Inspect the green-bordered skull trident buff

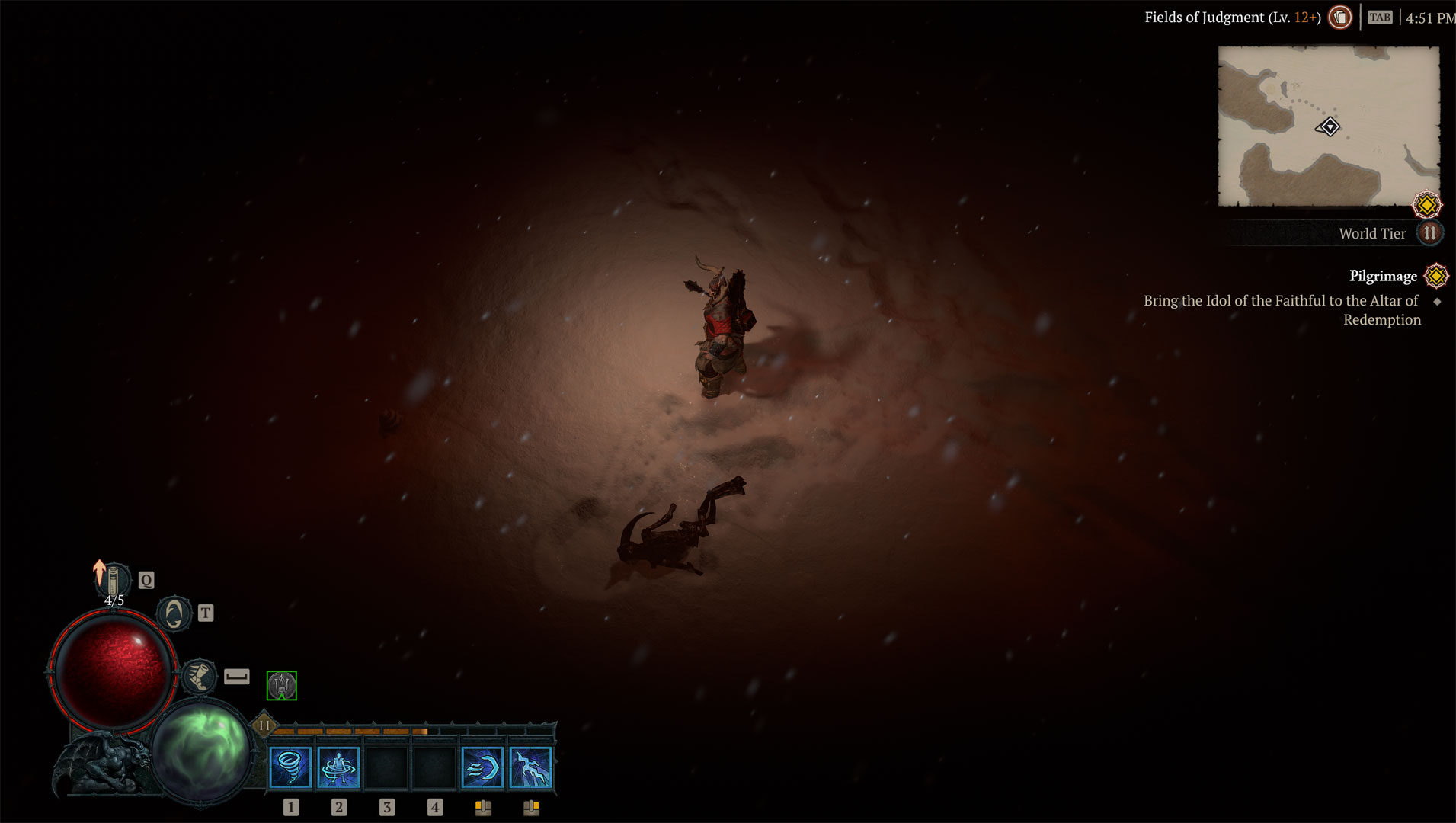(x=282, y=686)
